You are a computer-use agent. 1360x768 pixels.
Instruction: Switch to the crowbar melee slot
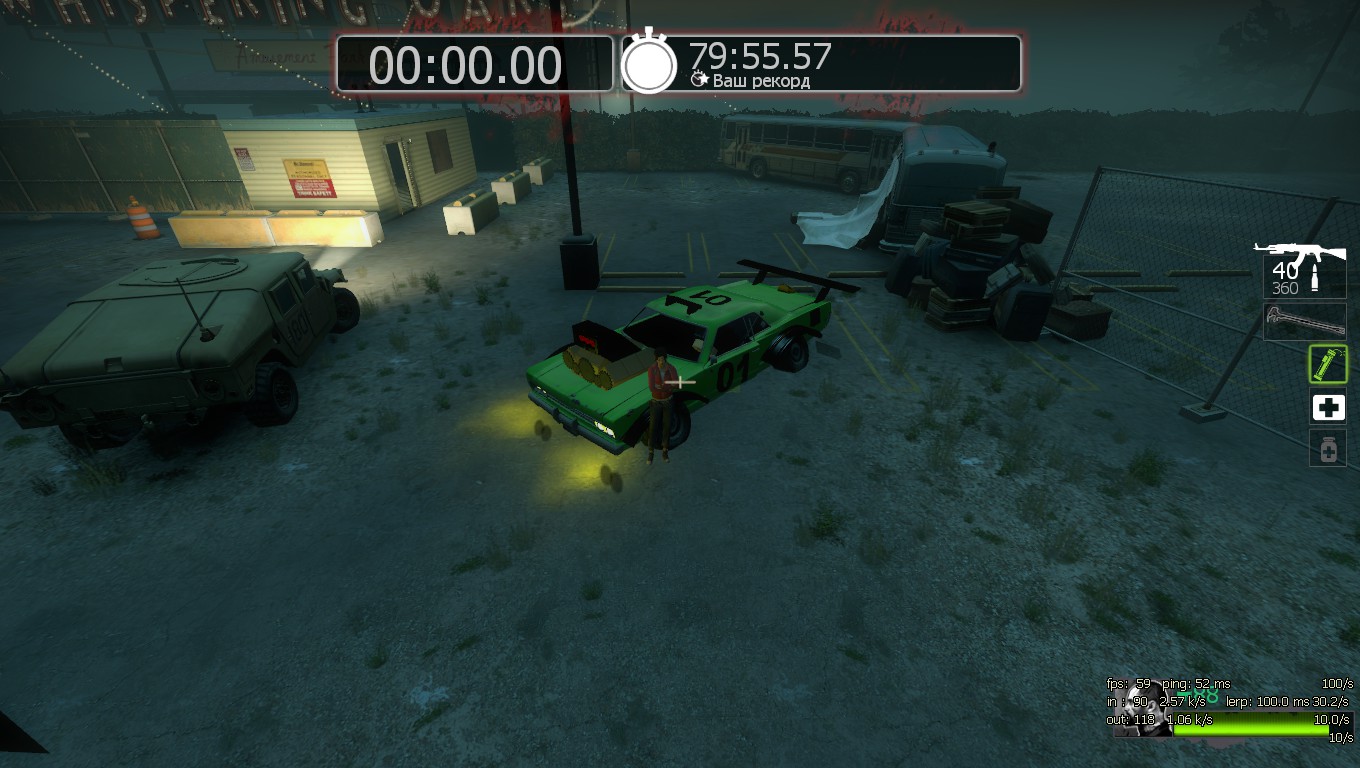tap(1304, 322)
